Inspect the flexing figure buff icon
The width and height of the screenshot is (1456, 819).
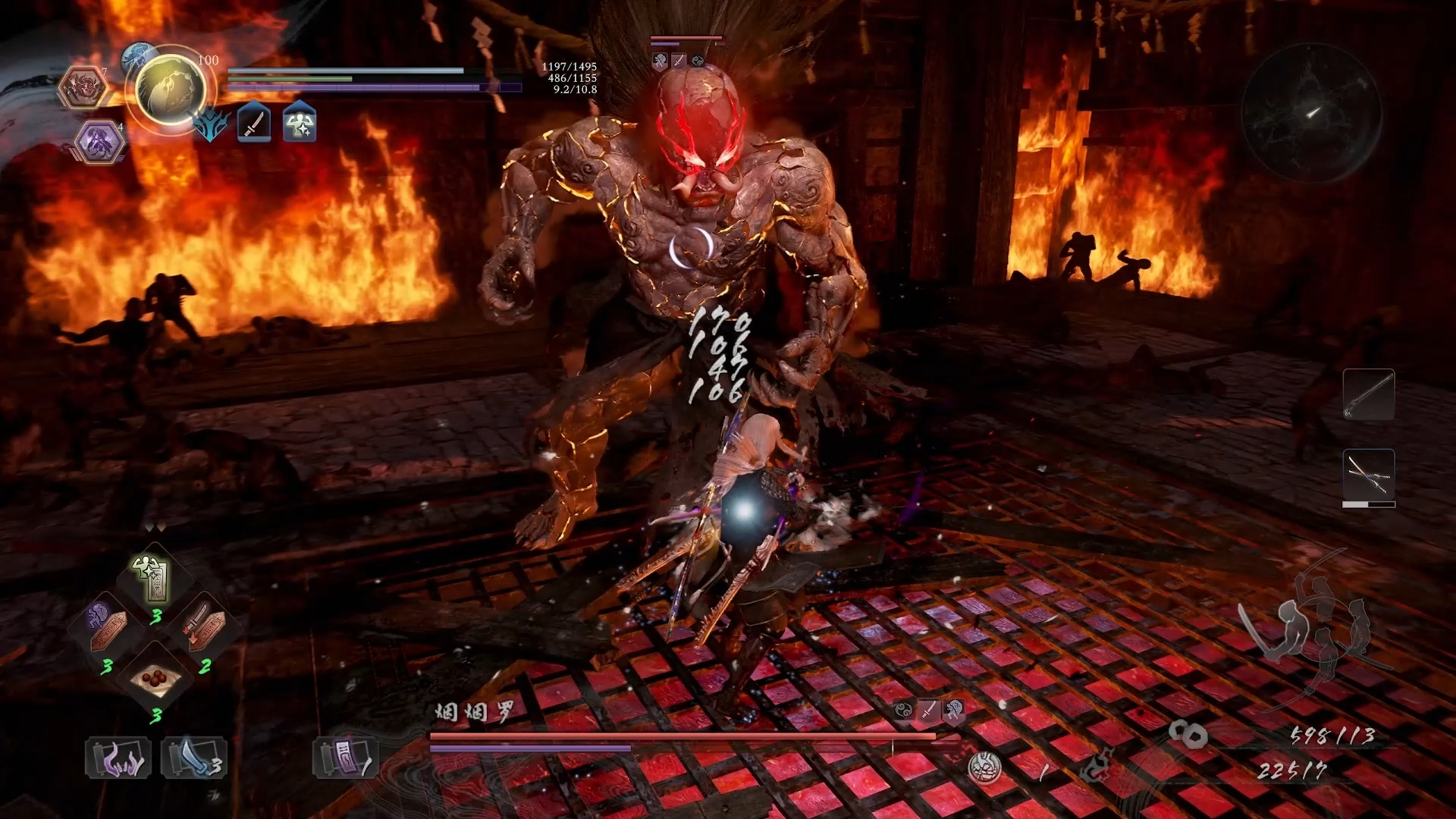tap(300, 123)
